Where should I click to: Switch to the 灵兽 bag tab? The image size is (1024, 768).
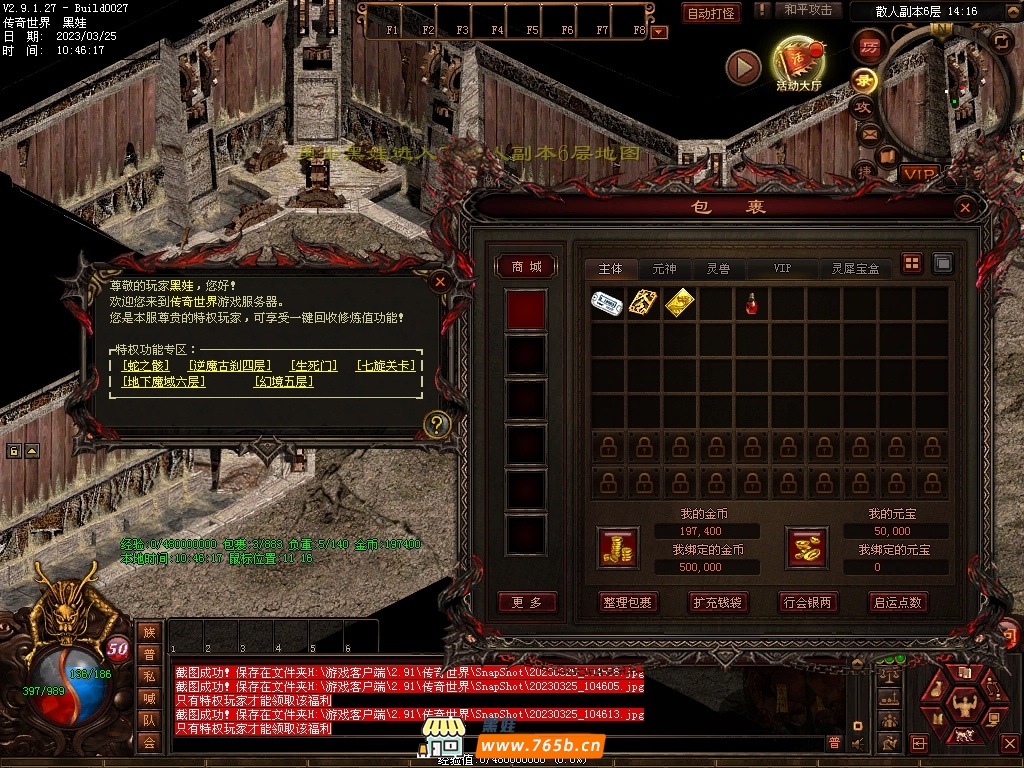718,269
